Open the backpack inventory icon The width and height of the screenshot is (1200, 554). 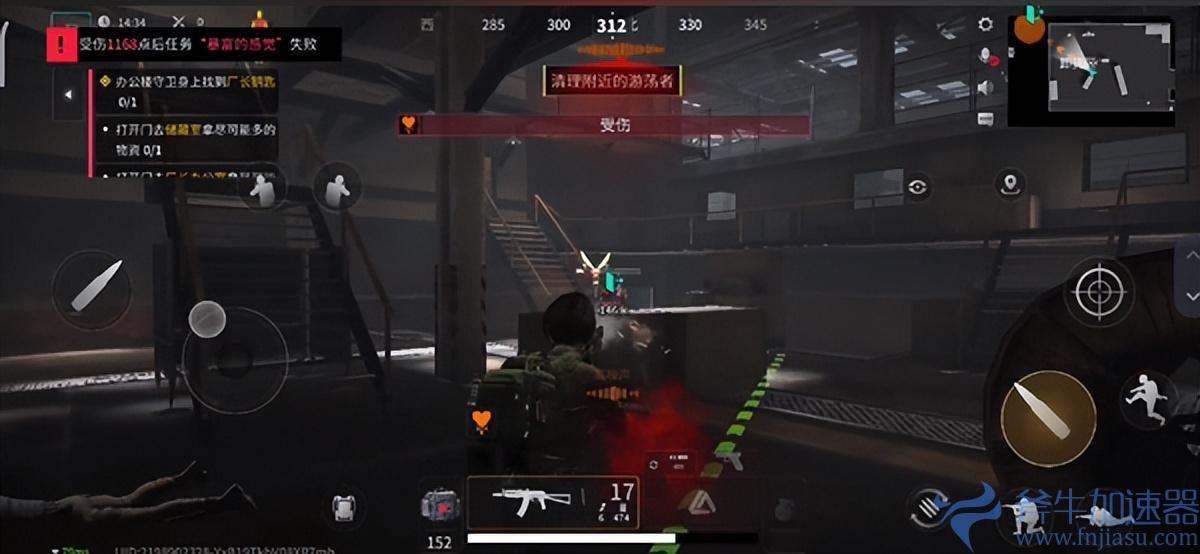coord(344,507)
